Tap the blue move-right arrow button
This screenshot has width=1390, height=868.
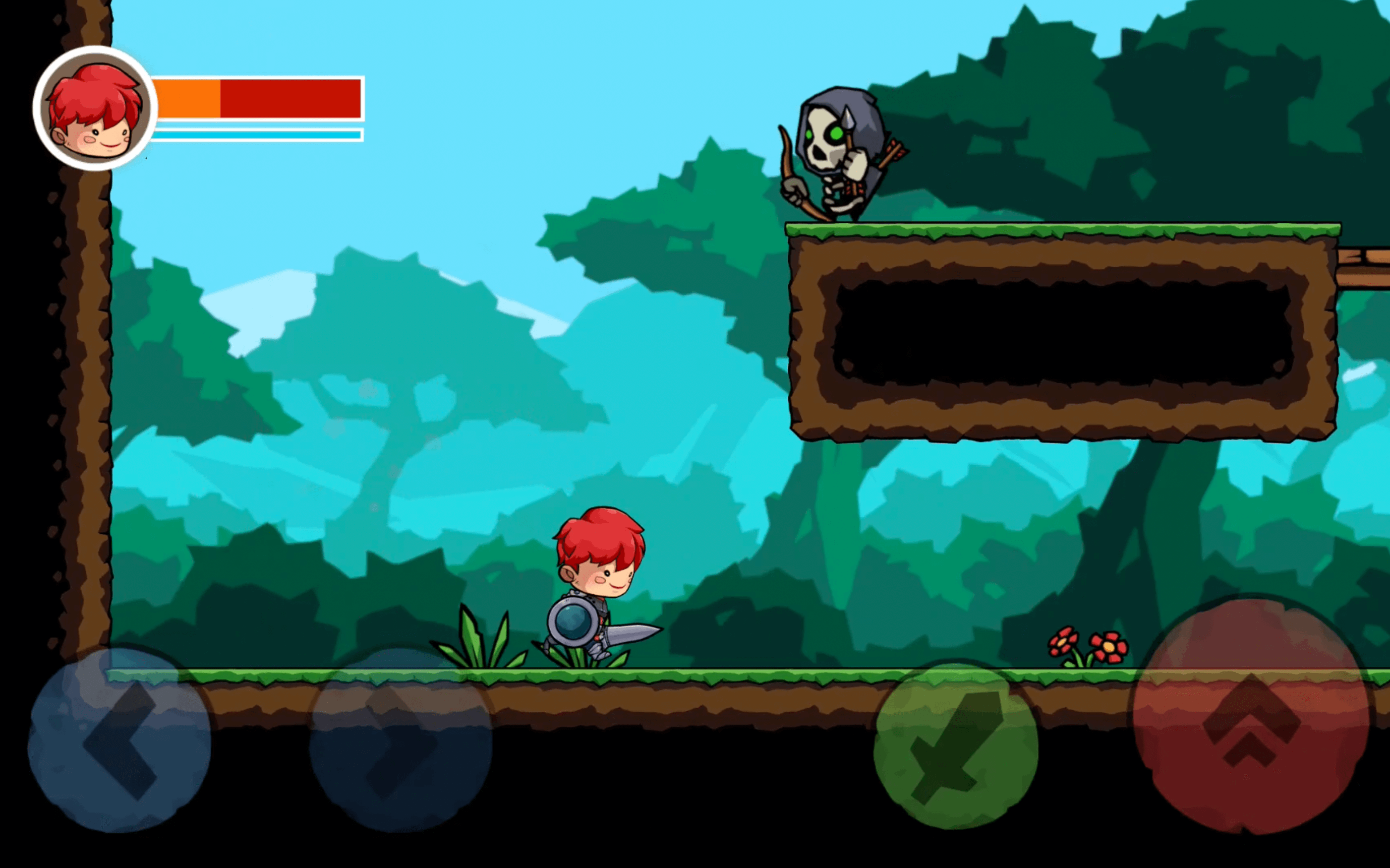[x=400, y=740]
